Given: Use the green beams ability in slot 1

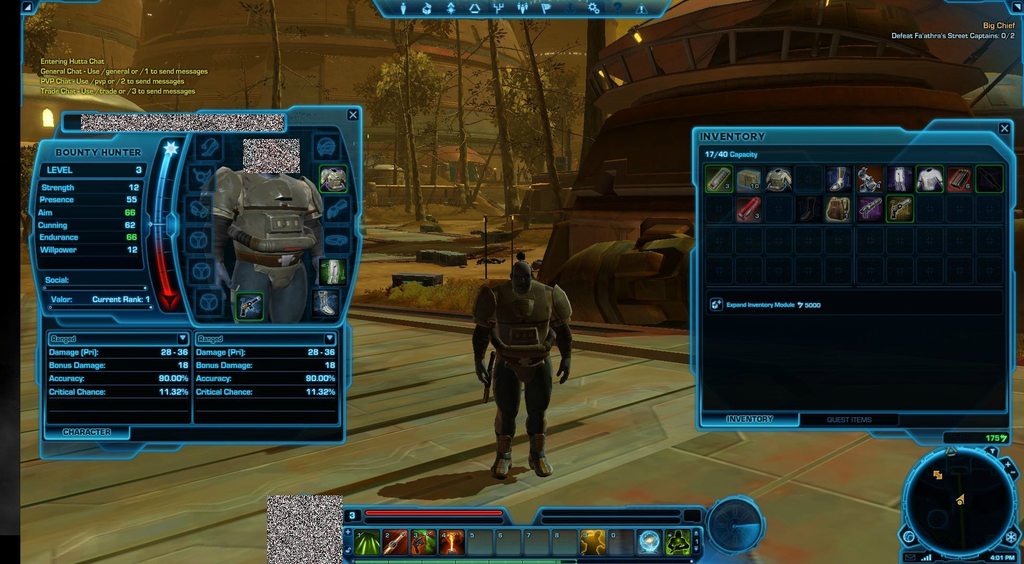Looking at the screenshot, I should tap(367, 543).
